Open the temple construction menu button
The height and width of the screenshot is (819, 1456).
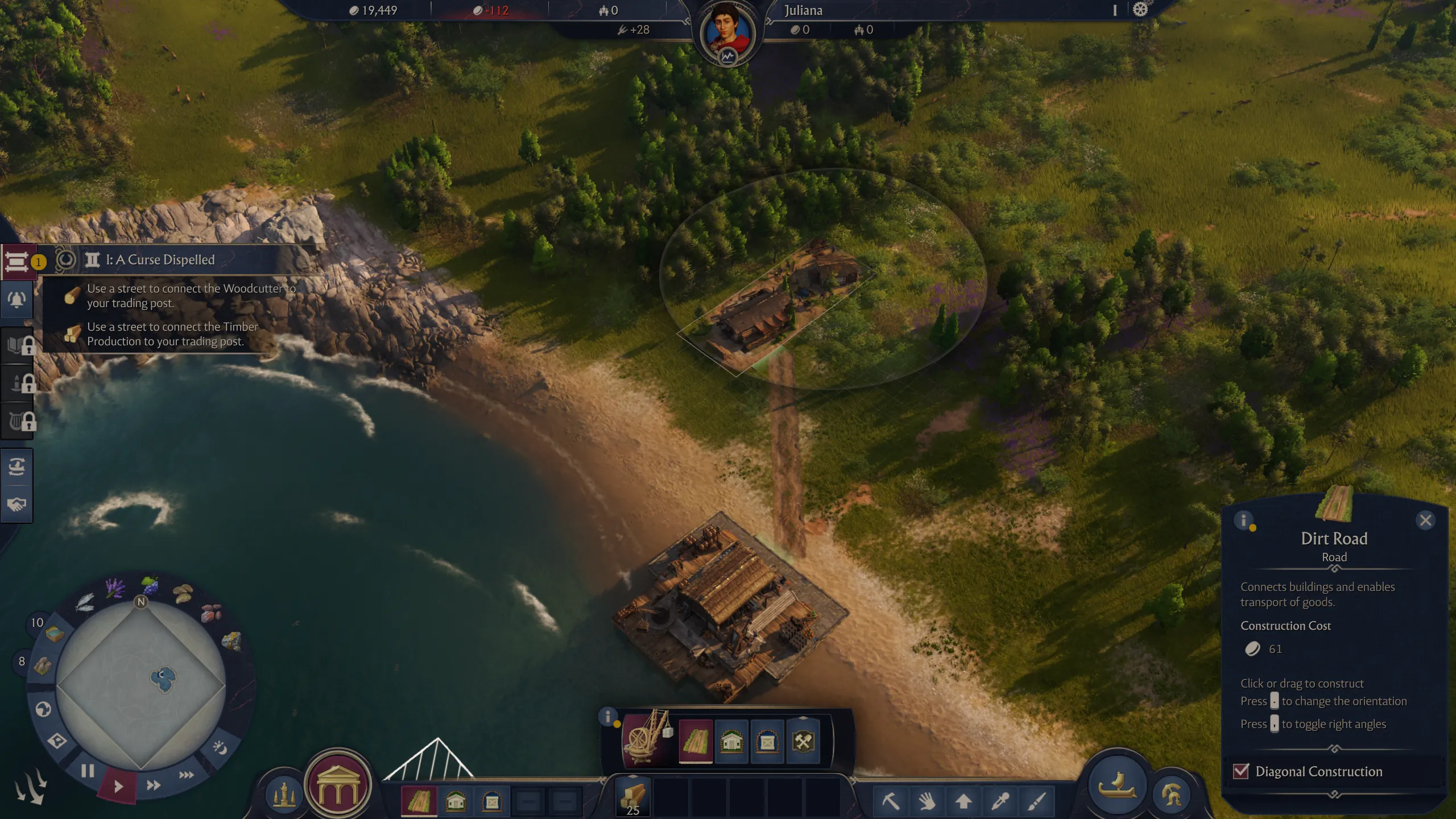click(x=338, y=785)
